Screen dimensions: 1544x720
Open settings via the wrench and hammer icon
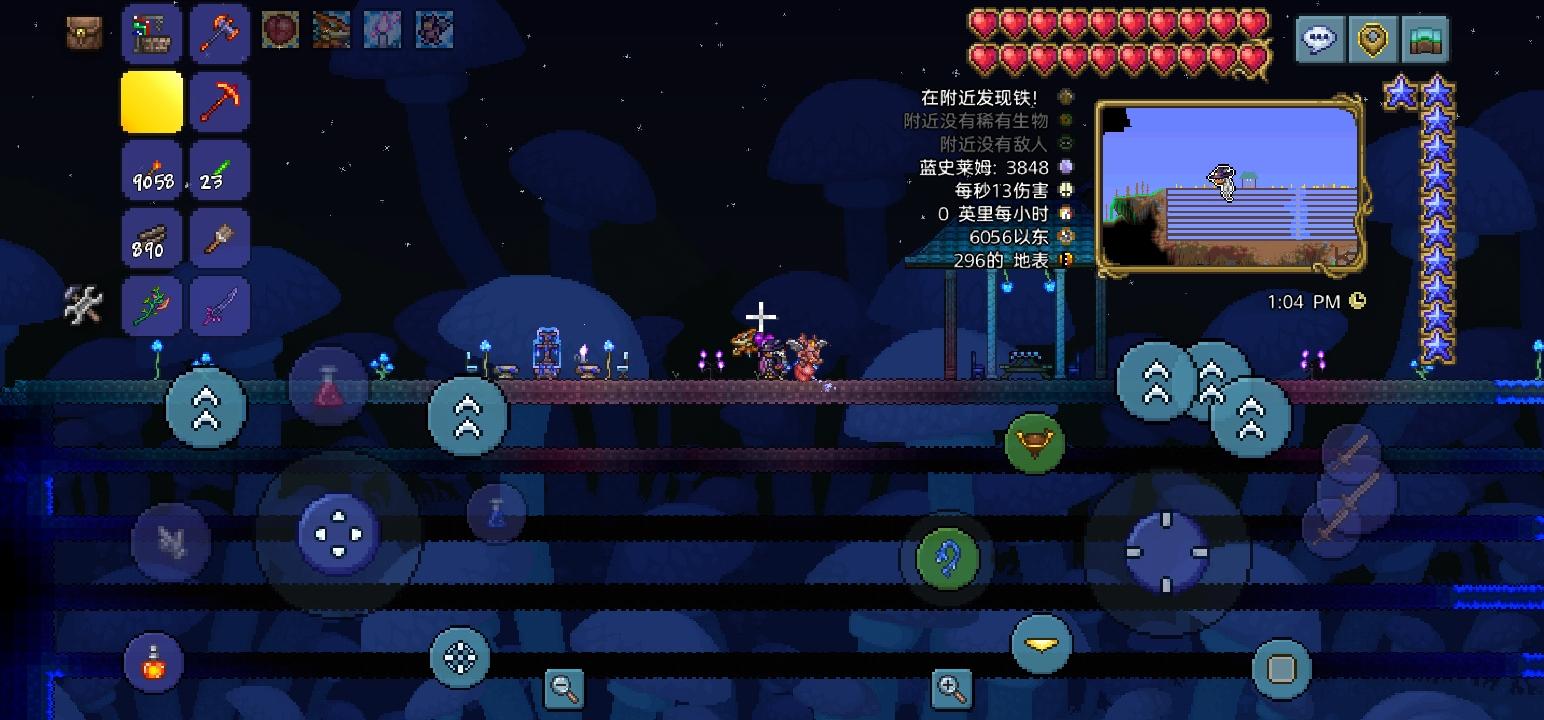point(84,305)
